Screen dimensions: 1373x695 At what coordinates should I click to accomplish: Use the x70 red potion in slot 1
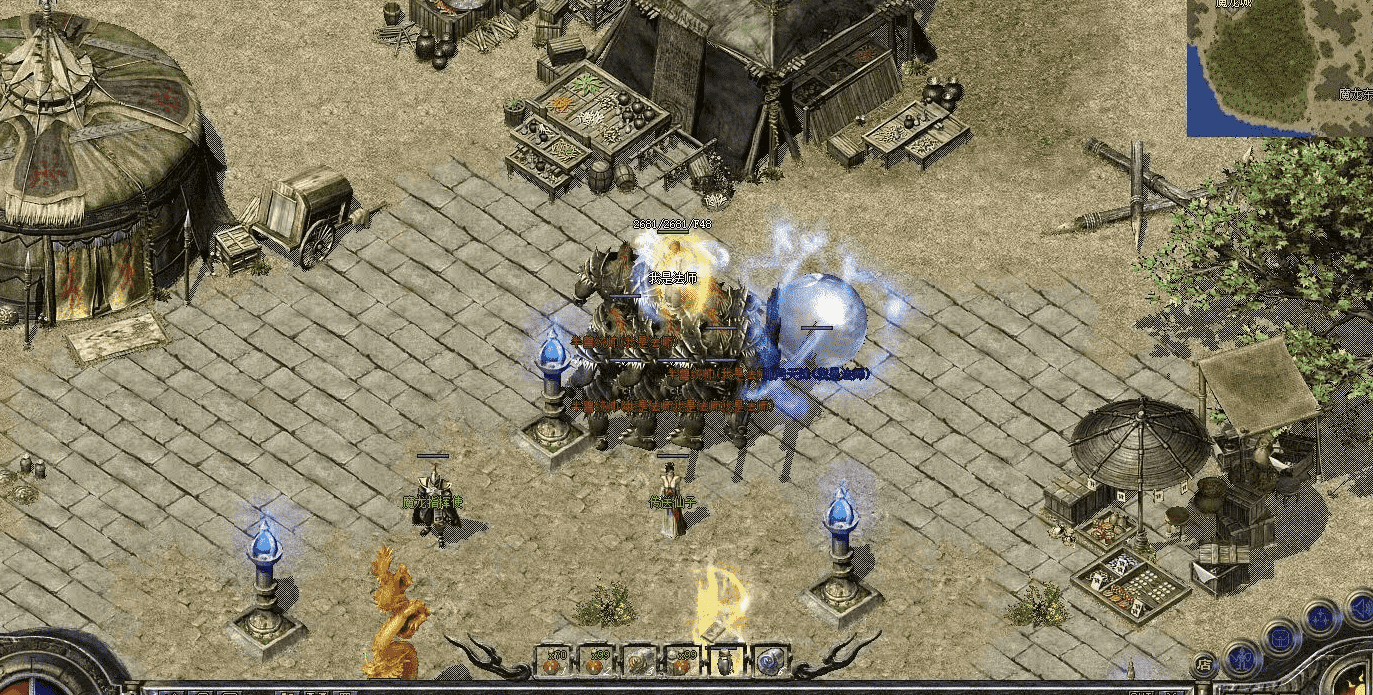click(x=552, y=660)
